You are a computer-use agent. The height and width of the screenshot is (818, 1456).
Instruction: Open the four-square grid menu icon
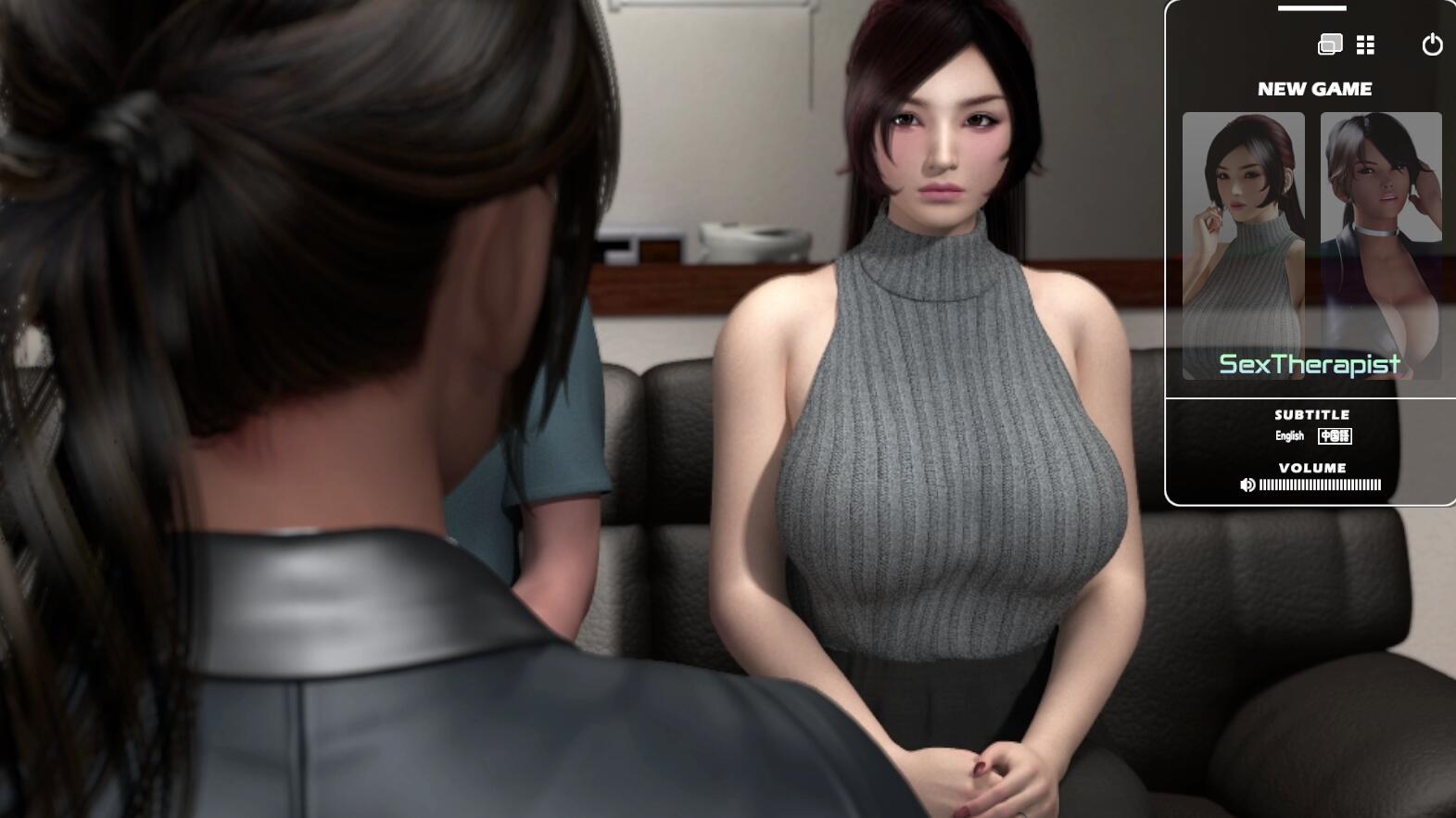click(x=1365, y=44)
